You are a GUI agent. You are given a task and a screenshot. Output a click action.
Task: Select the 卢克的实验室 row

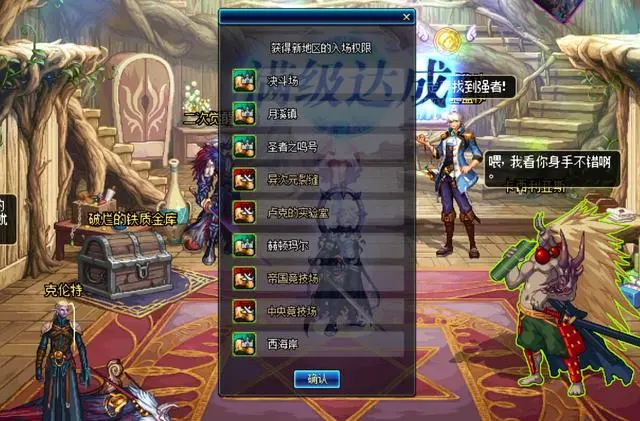318,212
